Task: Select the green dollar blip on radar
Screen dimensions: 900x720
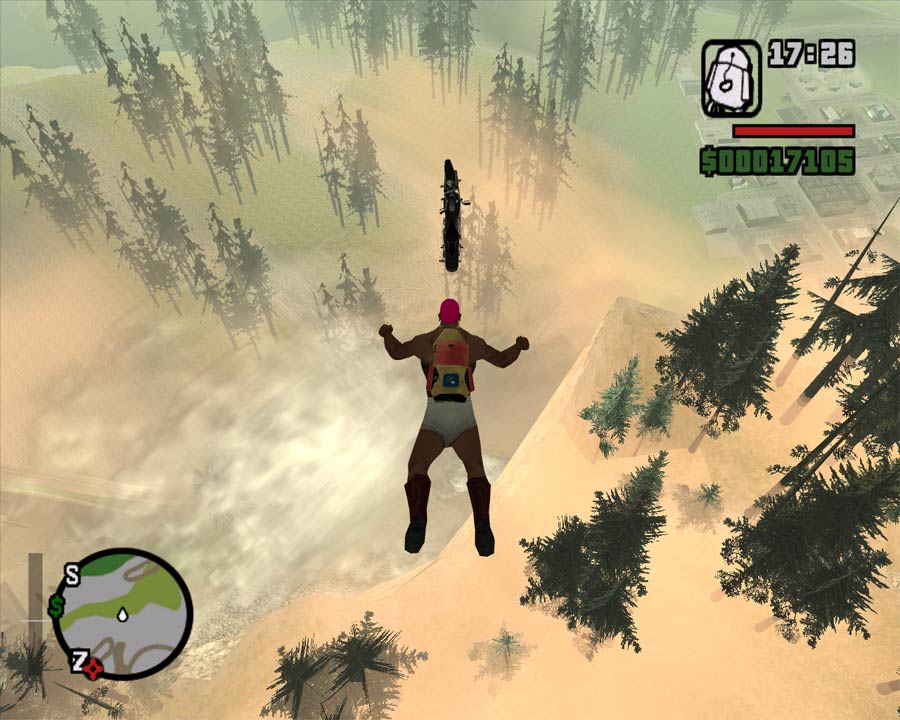Action: (57, 606)
